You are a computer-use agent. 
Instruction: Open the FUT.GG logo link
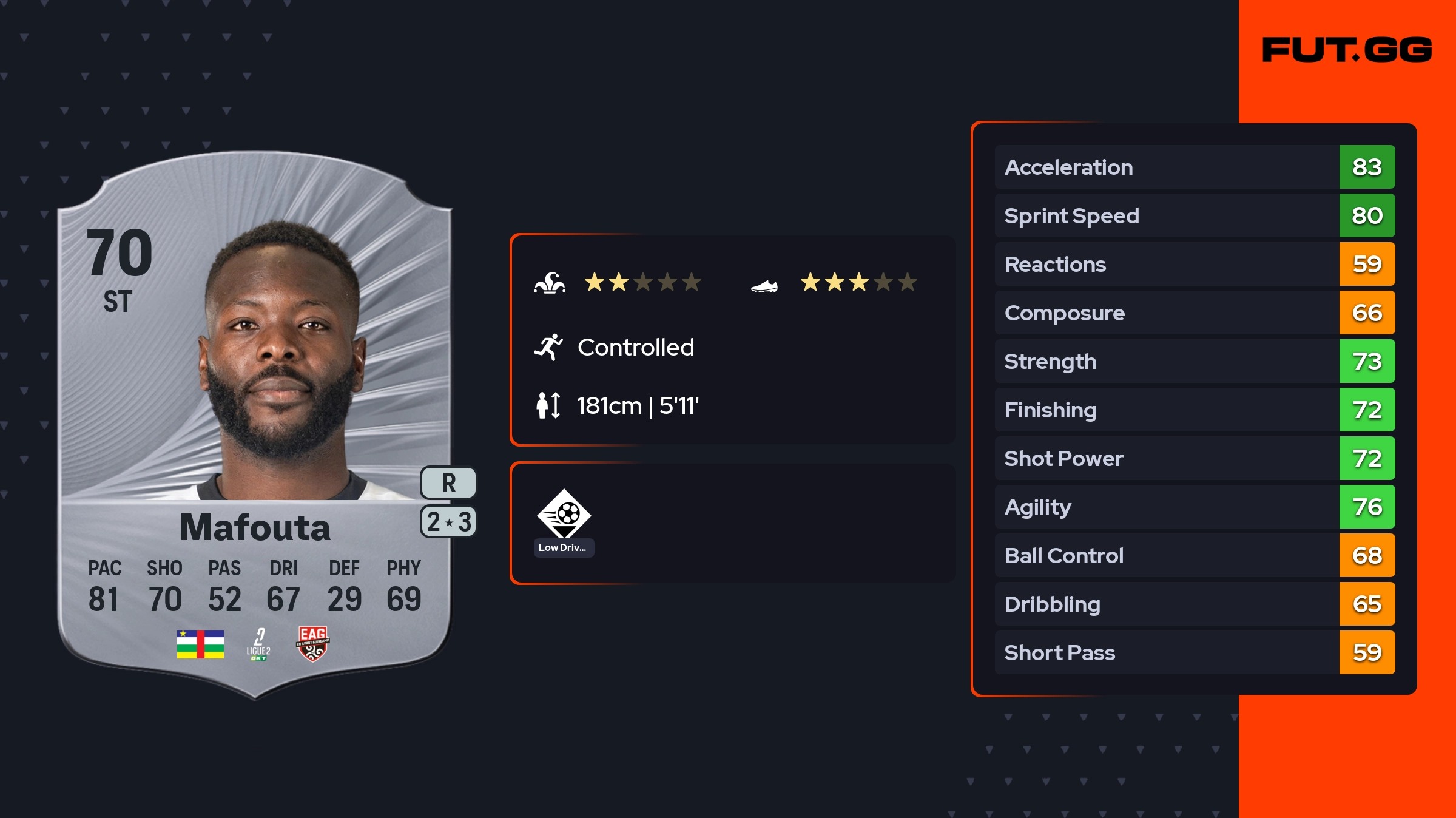[x=1347, y=50]
